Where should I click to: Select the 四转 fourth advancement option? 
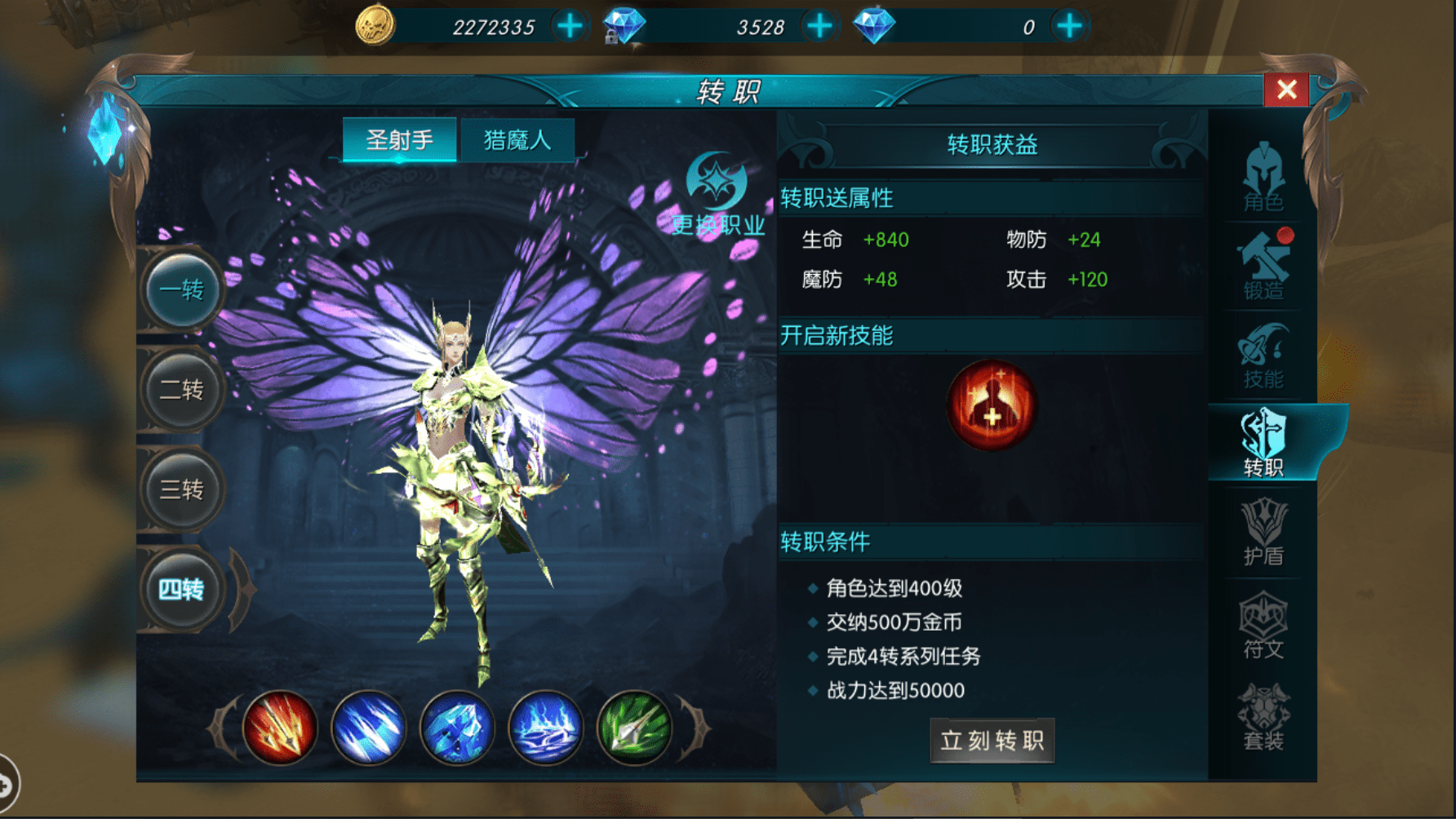point(181,589)
